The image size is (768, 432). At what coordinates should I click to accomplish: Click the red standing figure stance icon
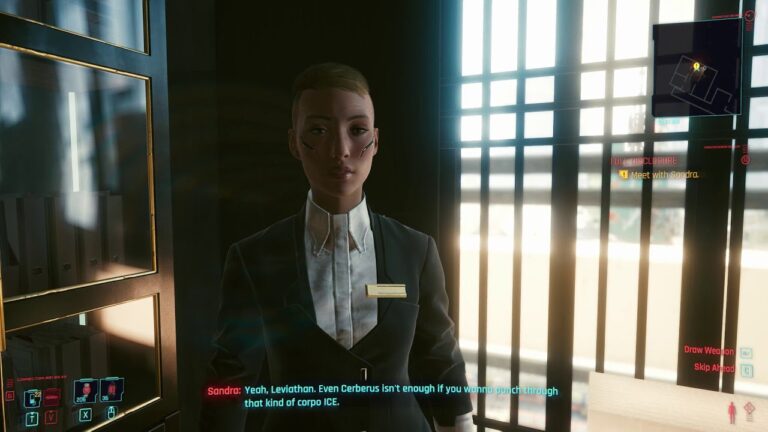pyautogui.click(x=731, y=412)
